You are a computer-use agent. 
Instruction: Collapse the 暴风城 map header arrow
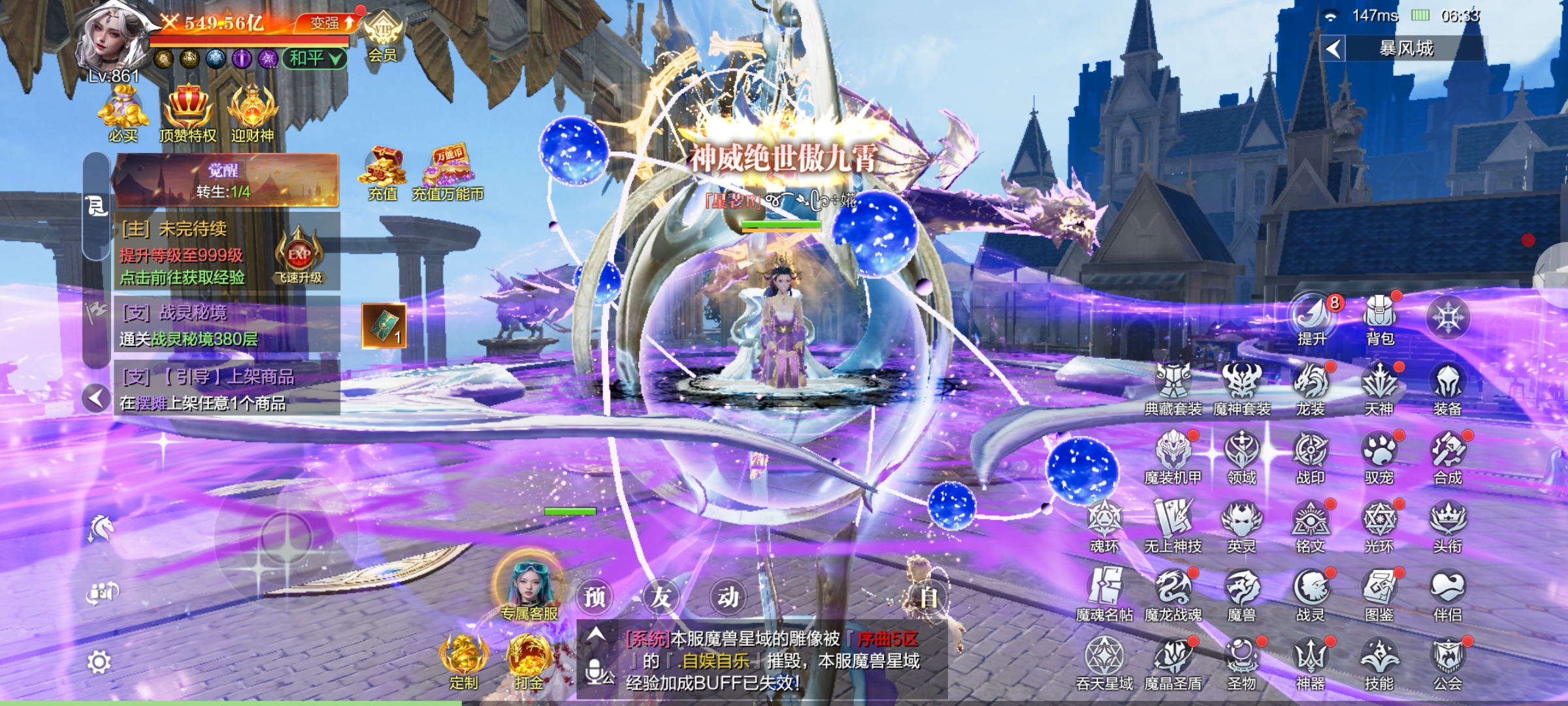pos(1333,48)
